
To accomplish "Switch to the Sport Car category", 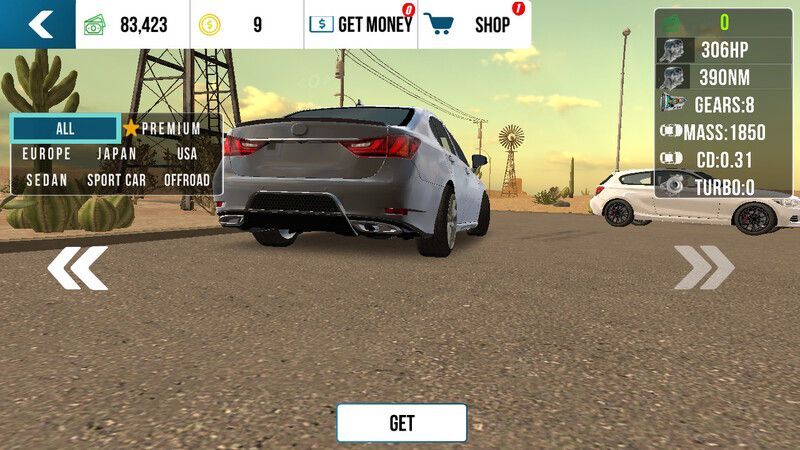I will point(117,180).
